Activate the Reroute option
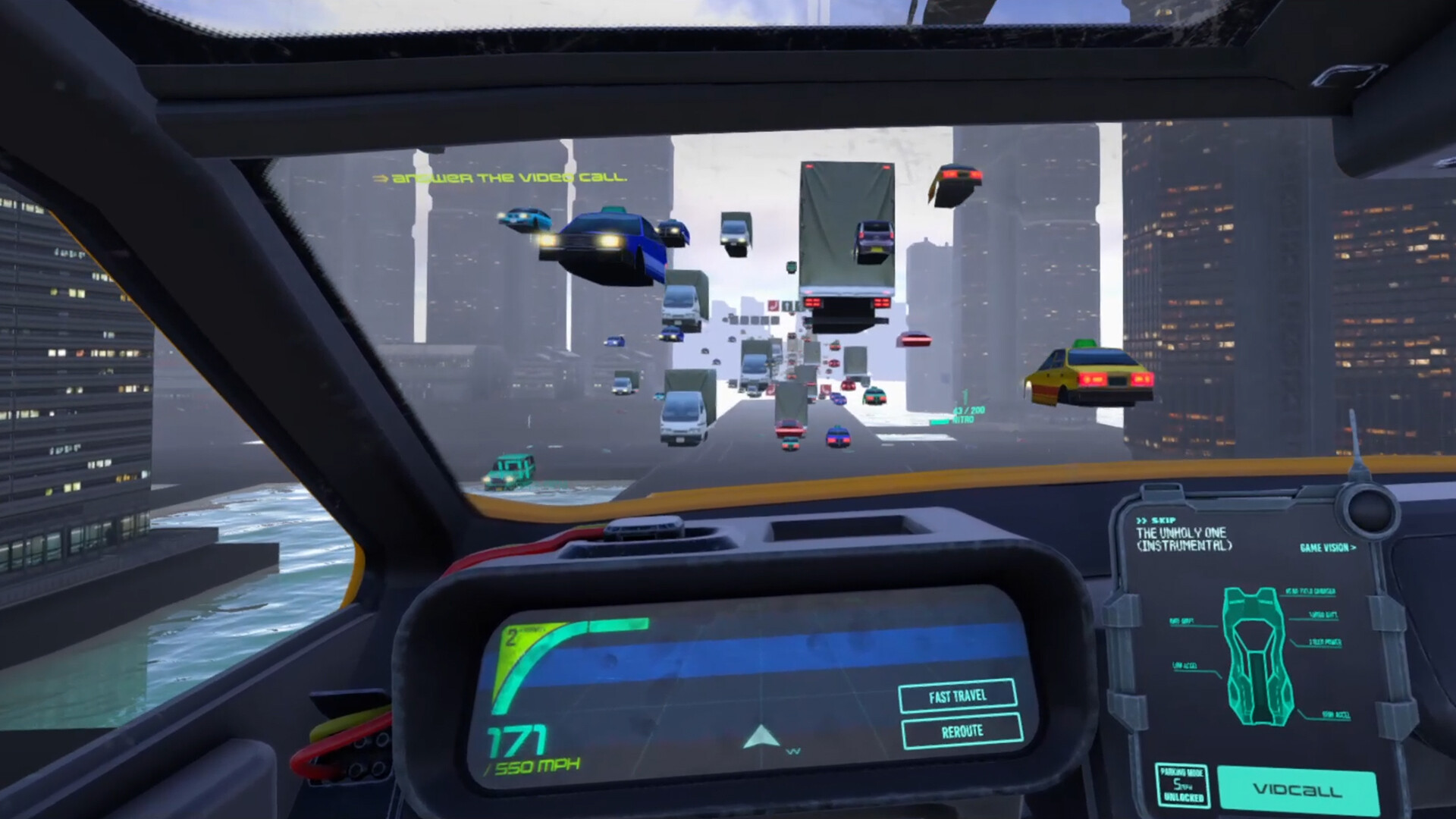 (962, 730)
